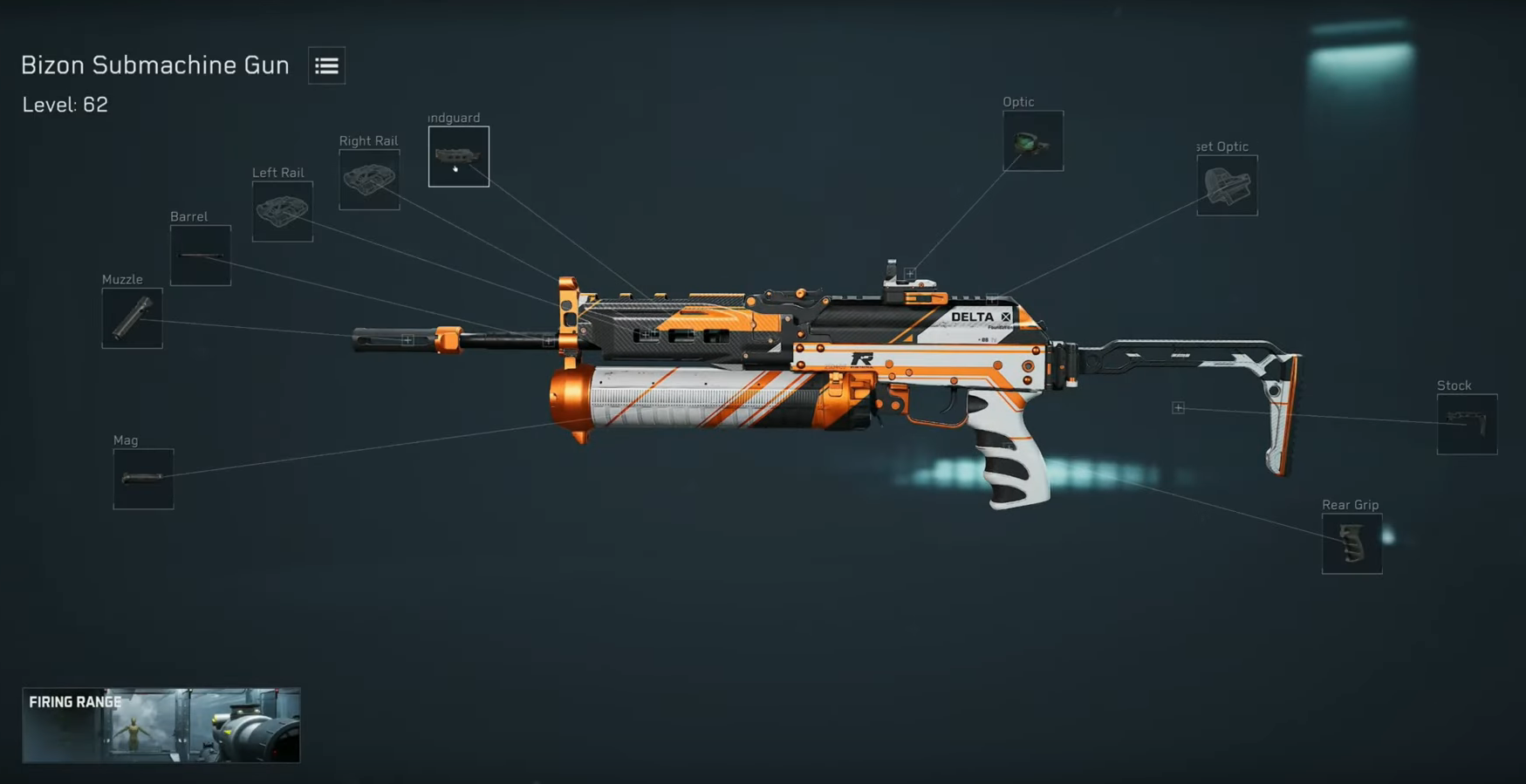
Task: Select the Rear Grip attachment slot
Action: (1352, 544)
